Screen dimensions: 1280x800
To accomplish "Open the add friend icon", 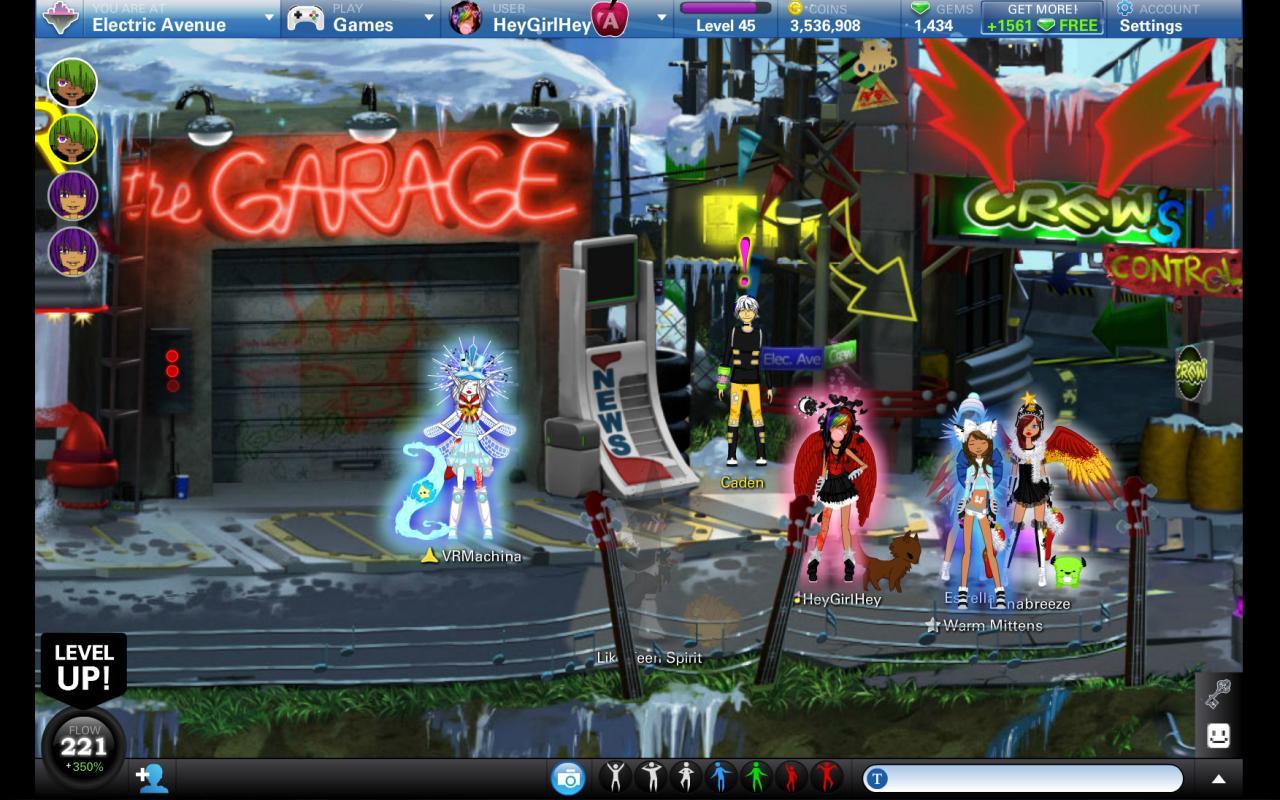I will coord(152,777).
